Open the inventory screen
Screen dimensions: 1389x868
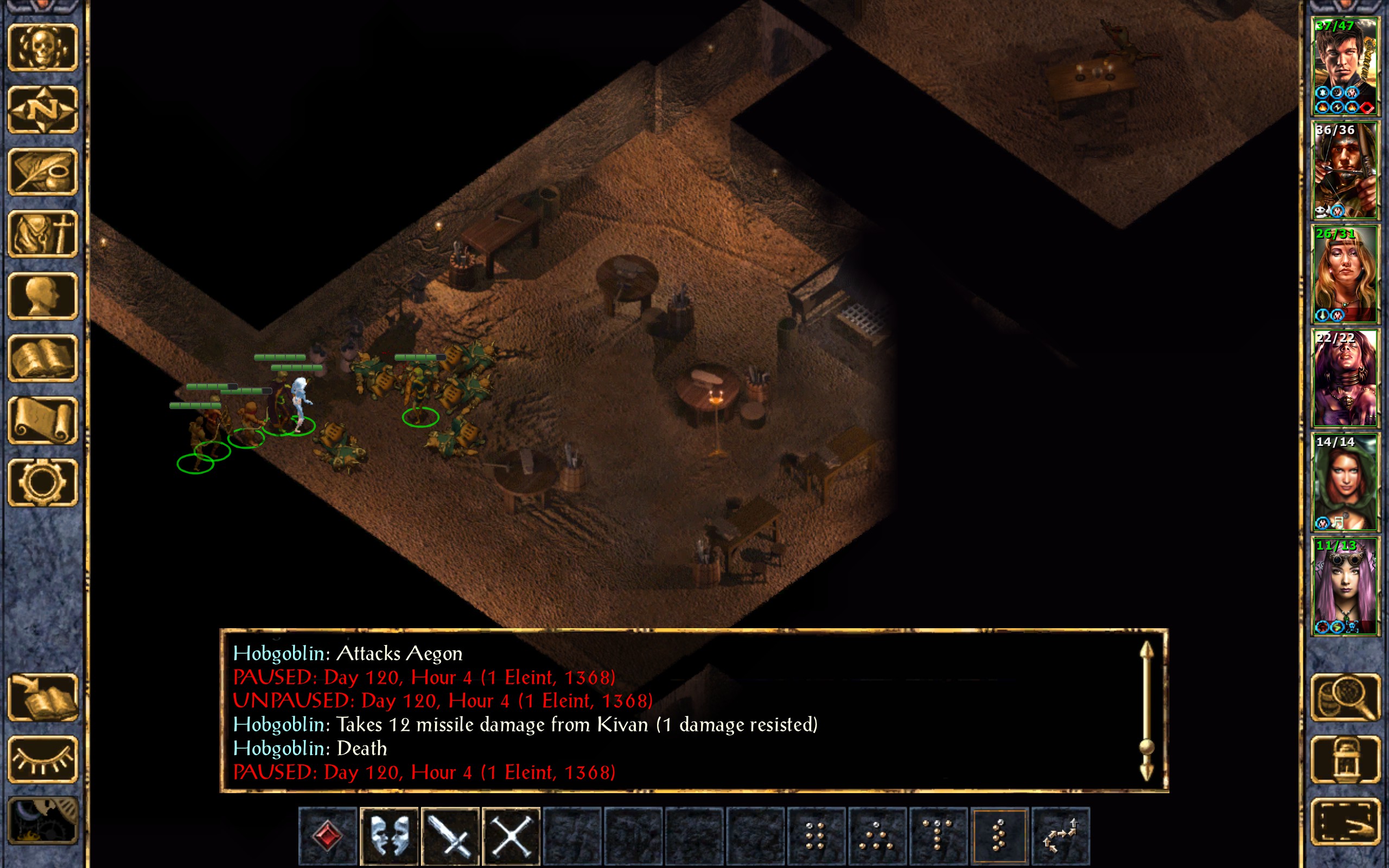[42, 234]
